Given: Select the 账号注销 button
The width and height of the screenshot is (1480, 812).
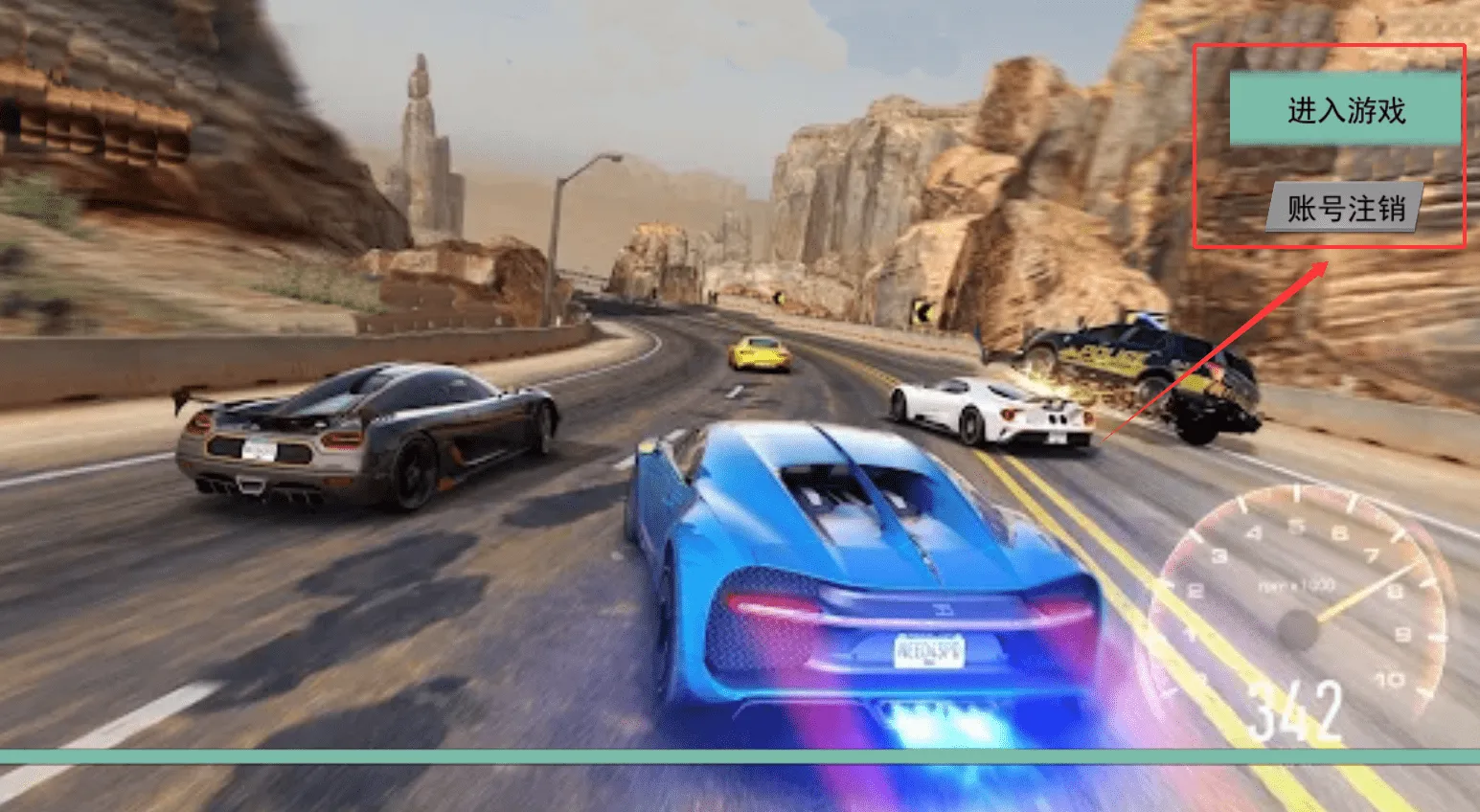Looking at the screenshot, I should coord(1344,208).
